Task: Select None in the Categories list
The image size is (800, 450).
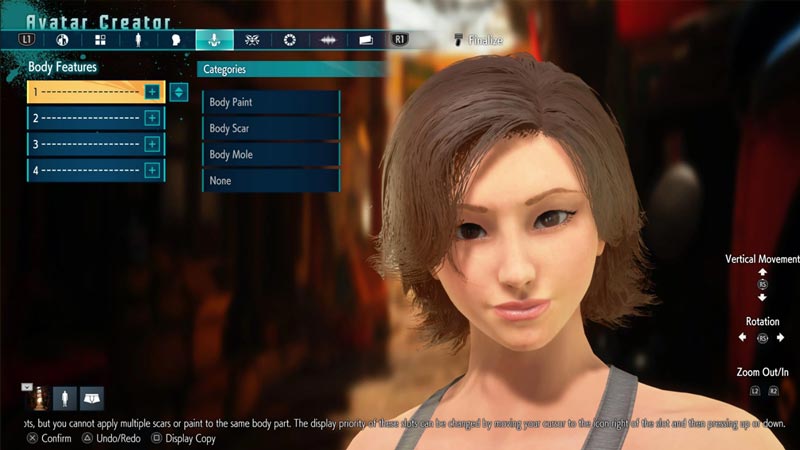Action: coord(270,181)
